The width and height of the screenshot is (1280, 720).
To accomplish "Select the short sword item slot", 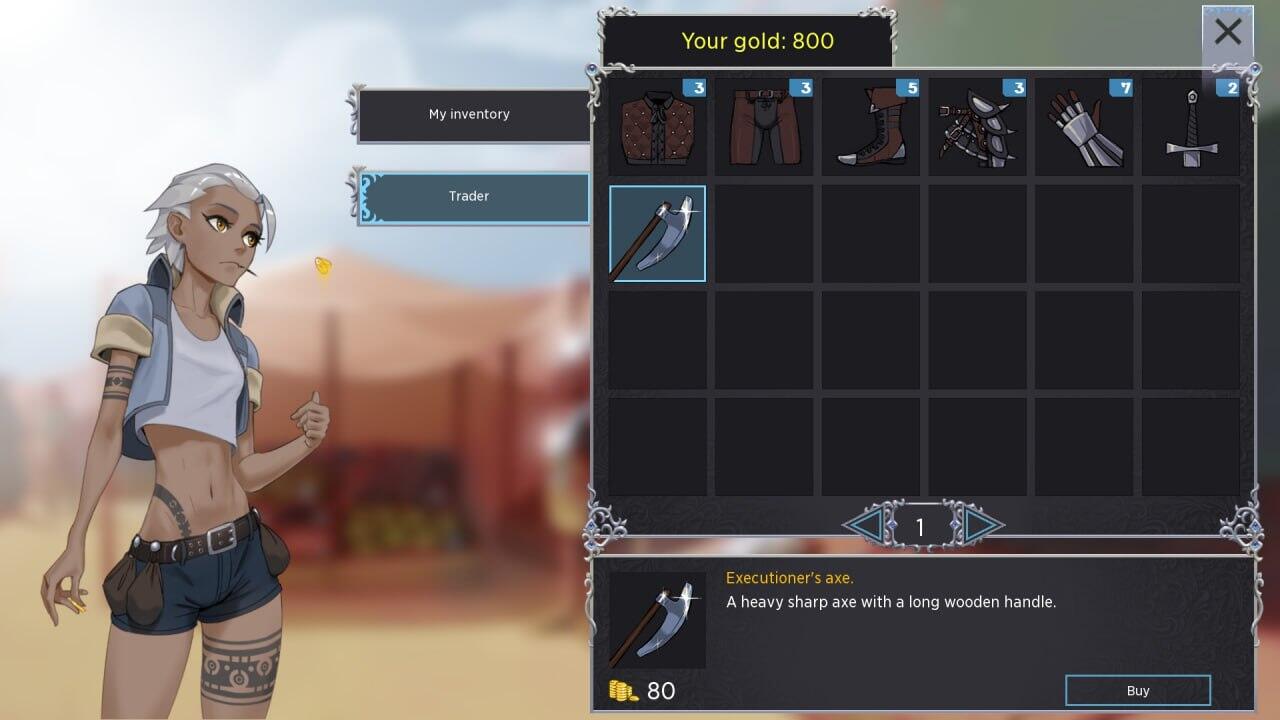I will point(1190,127).
